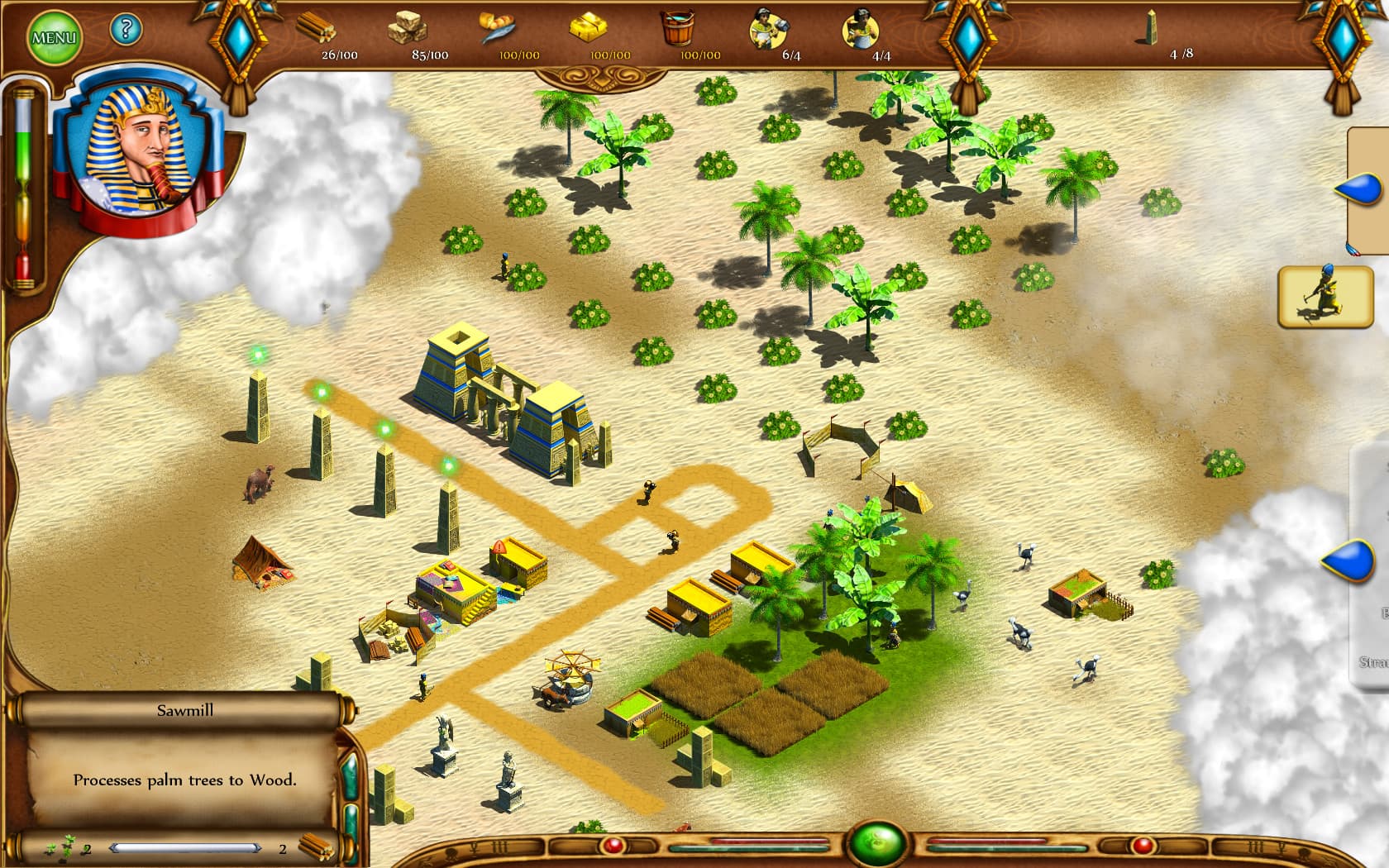
Task: Select the Sawmill panel title scroll
Action: point(184,709)
